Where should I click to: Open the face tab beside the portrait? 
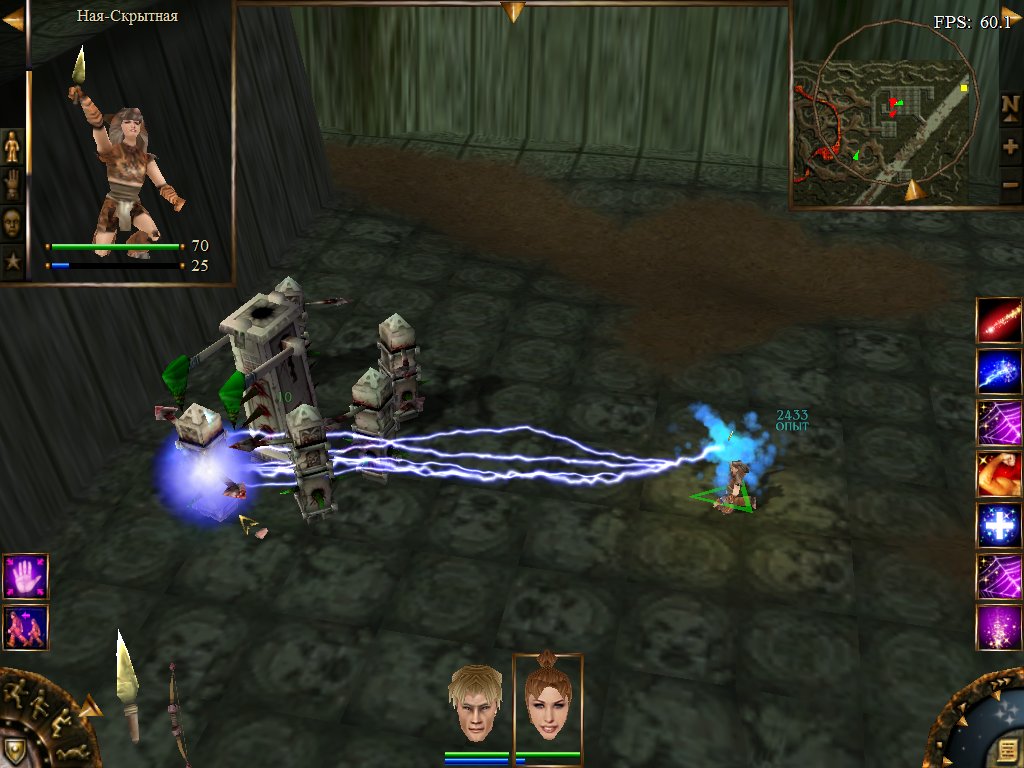(12, 222)
